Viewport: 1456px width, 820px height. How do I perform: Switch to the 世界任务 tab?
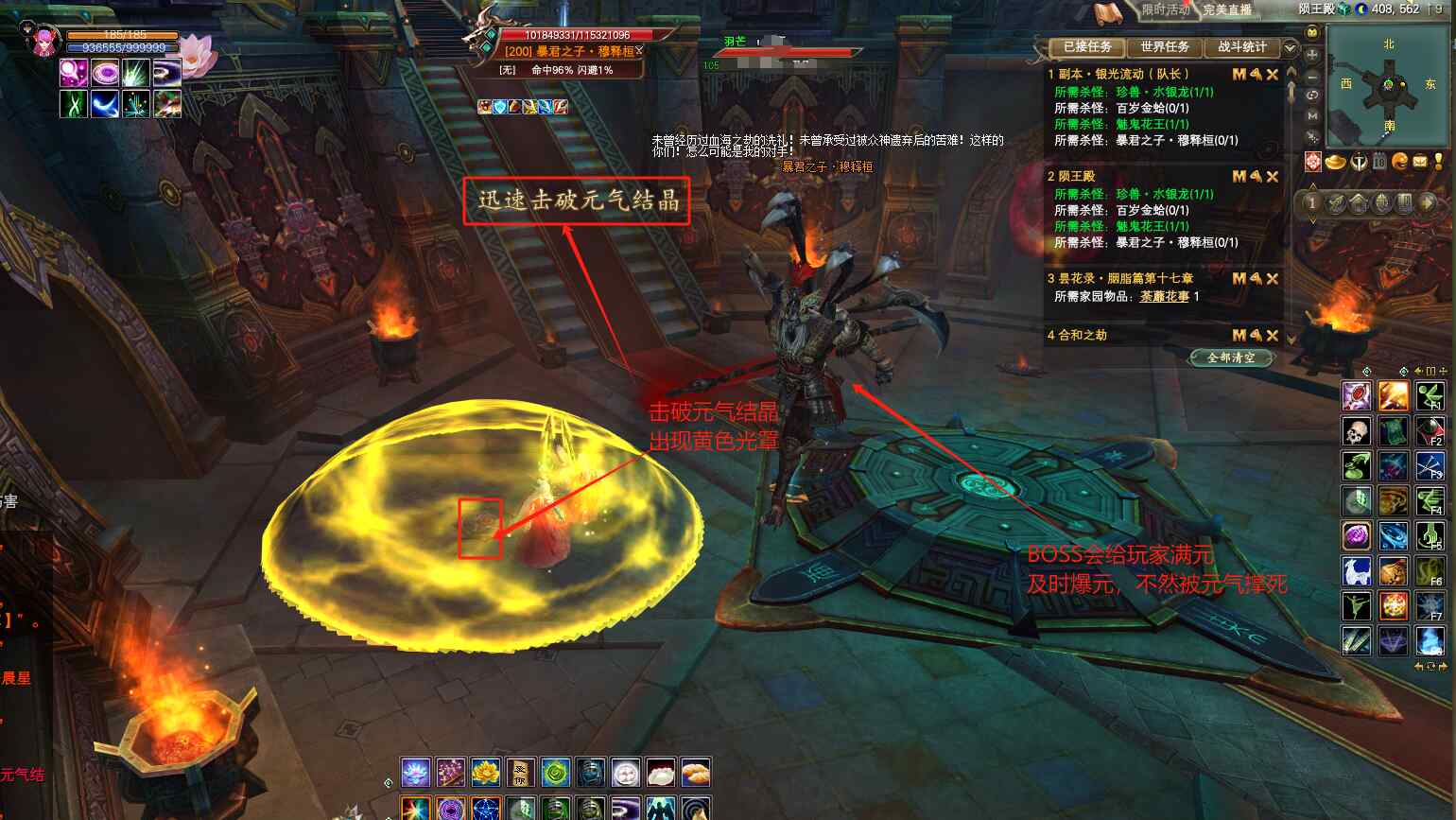(1164, 46)
